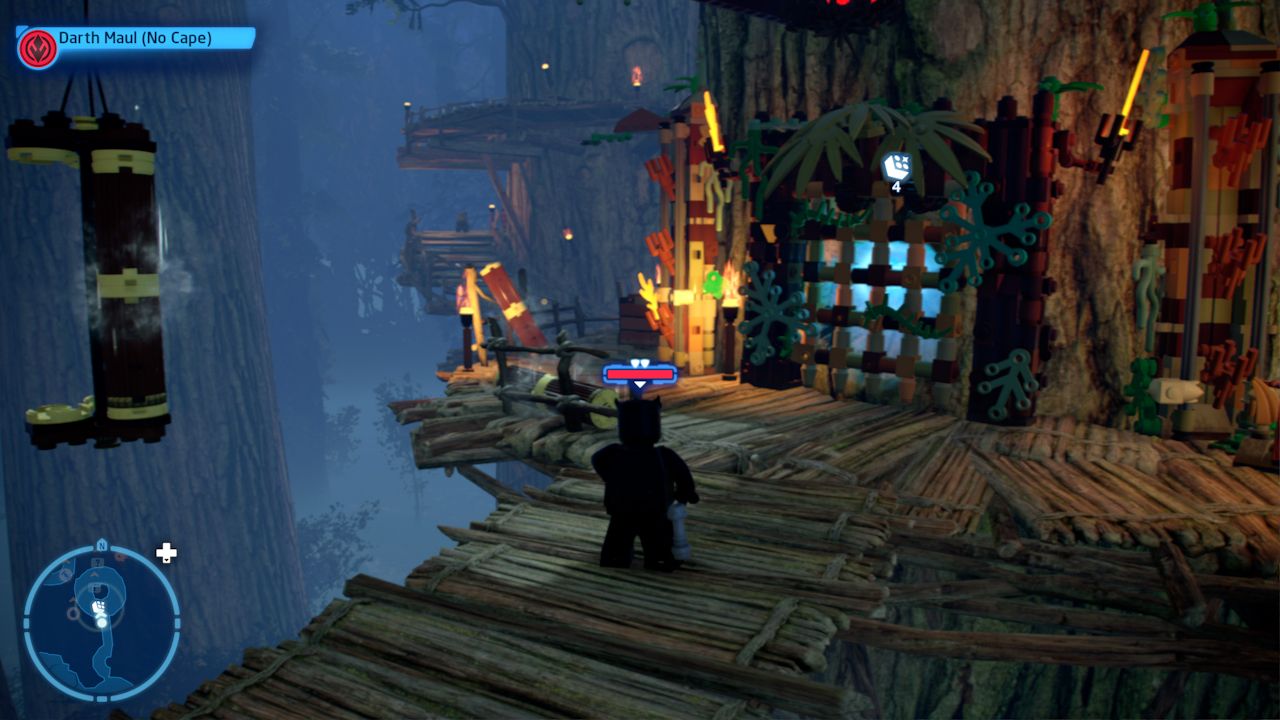Click the question-mark objective marker on the minimap
Image resolution: width=1280 pixels, height=720 pixels.
pos(98,561)
